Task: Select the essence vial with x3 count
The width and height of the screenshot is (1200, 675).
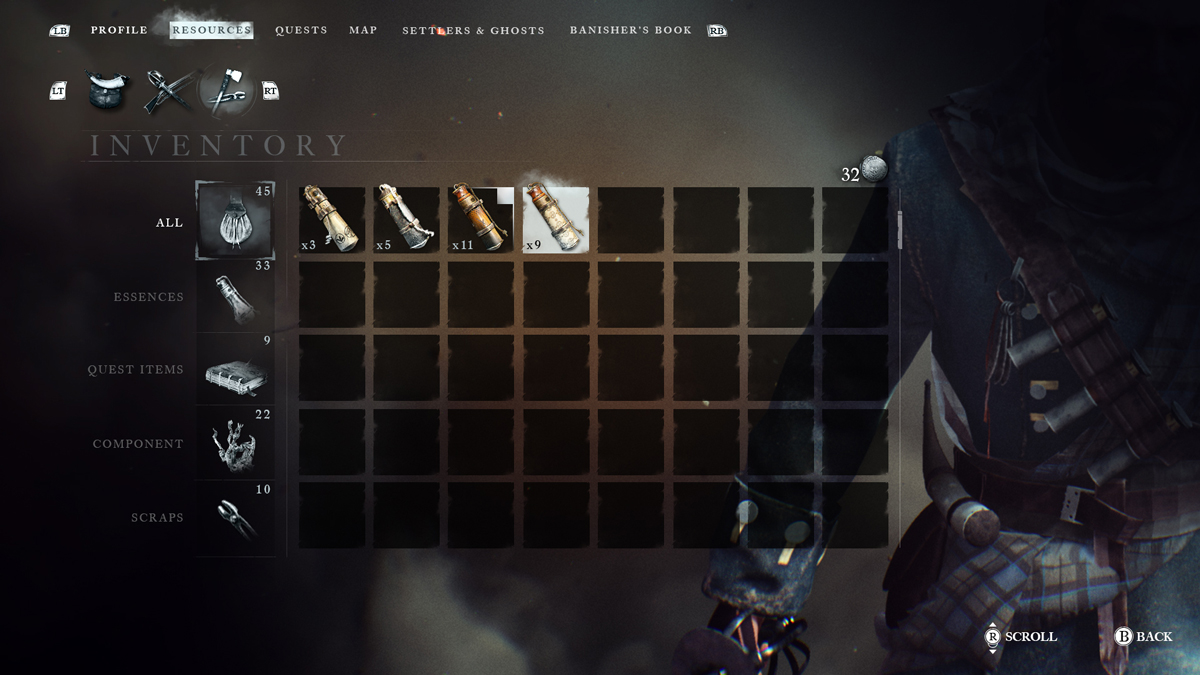Action: pos(332,220)
